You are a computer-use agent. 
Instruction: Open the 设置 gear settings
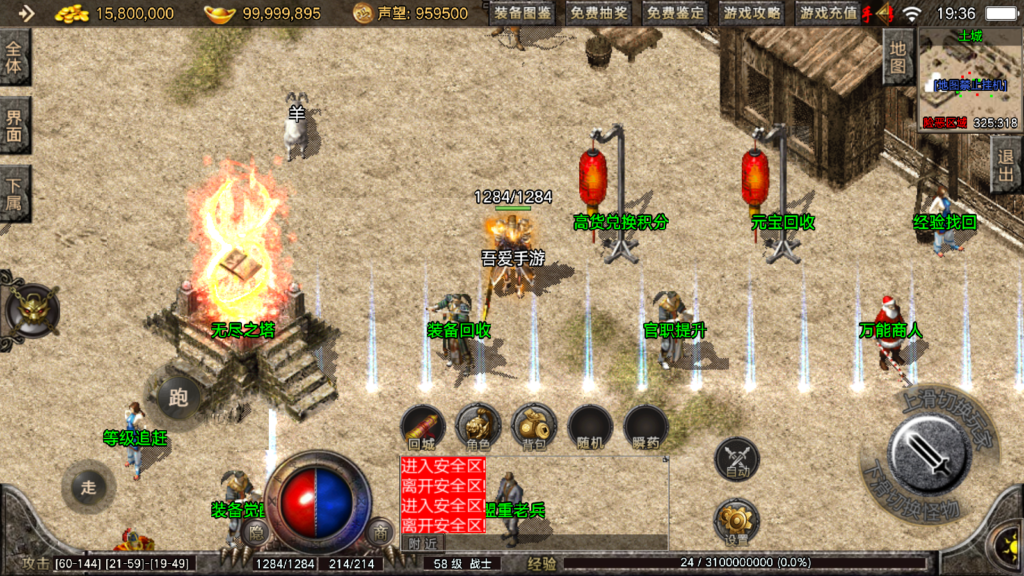click(737, 522)
